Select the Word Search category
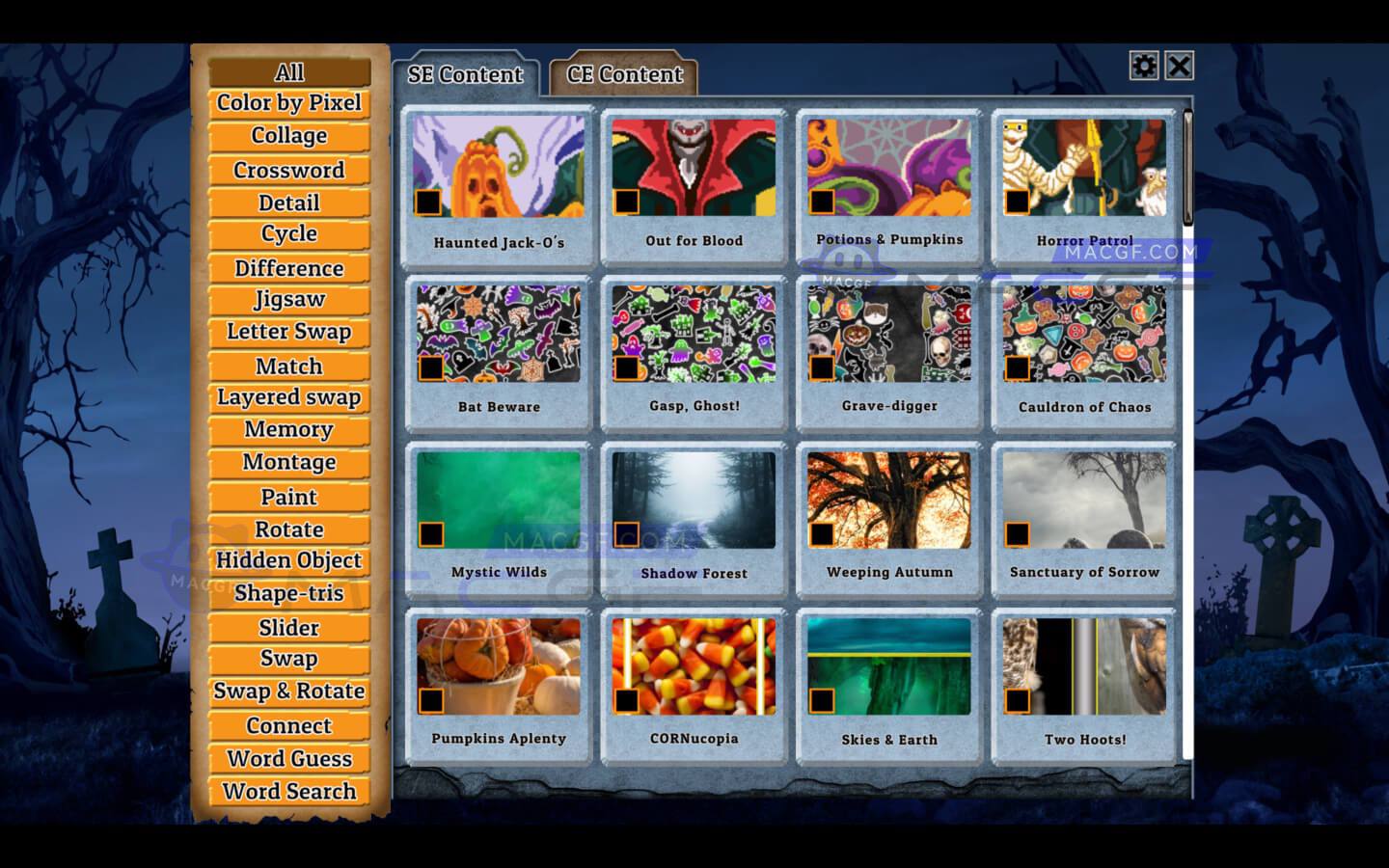The height and width of the screenshot is (868, 1389). [x=288, y=791]
